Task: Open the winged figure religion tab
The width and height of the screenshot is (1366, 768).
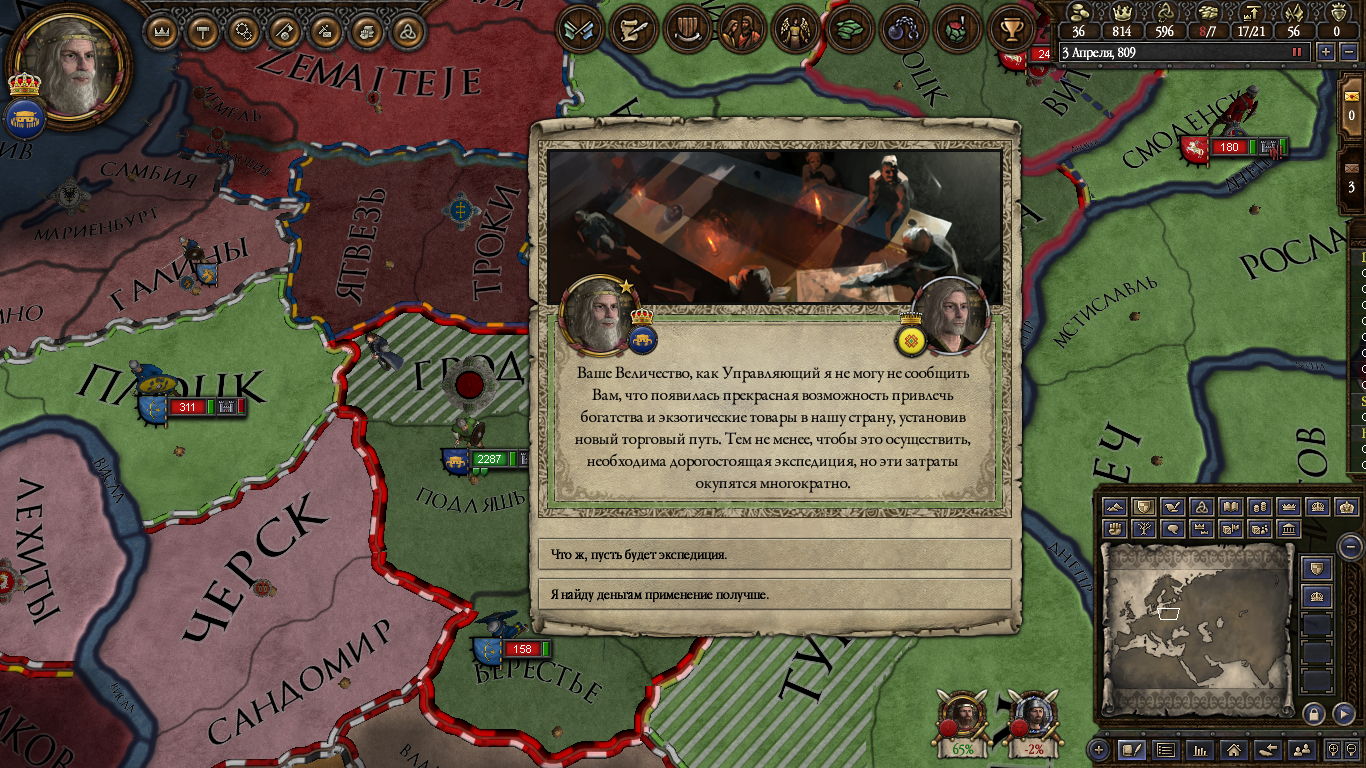Action: click(796, 30)
